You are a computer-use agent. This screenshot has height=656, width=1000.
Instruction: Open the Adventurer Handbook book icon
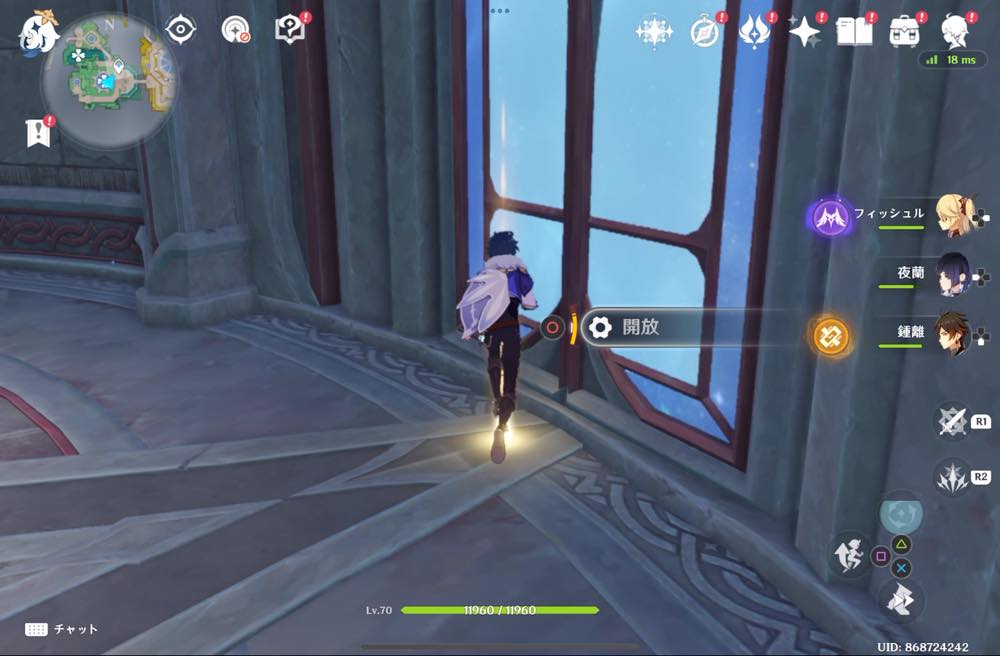pyautogui.click(x=854, y=31)
